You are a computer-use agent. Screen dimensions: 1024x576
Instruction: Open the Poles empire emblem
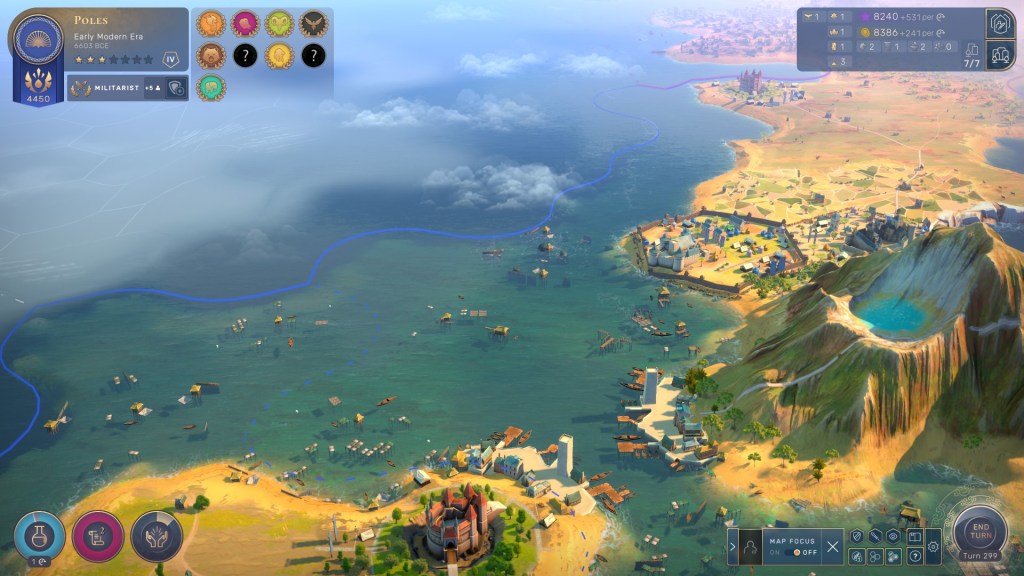[x=38, y=39]
